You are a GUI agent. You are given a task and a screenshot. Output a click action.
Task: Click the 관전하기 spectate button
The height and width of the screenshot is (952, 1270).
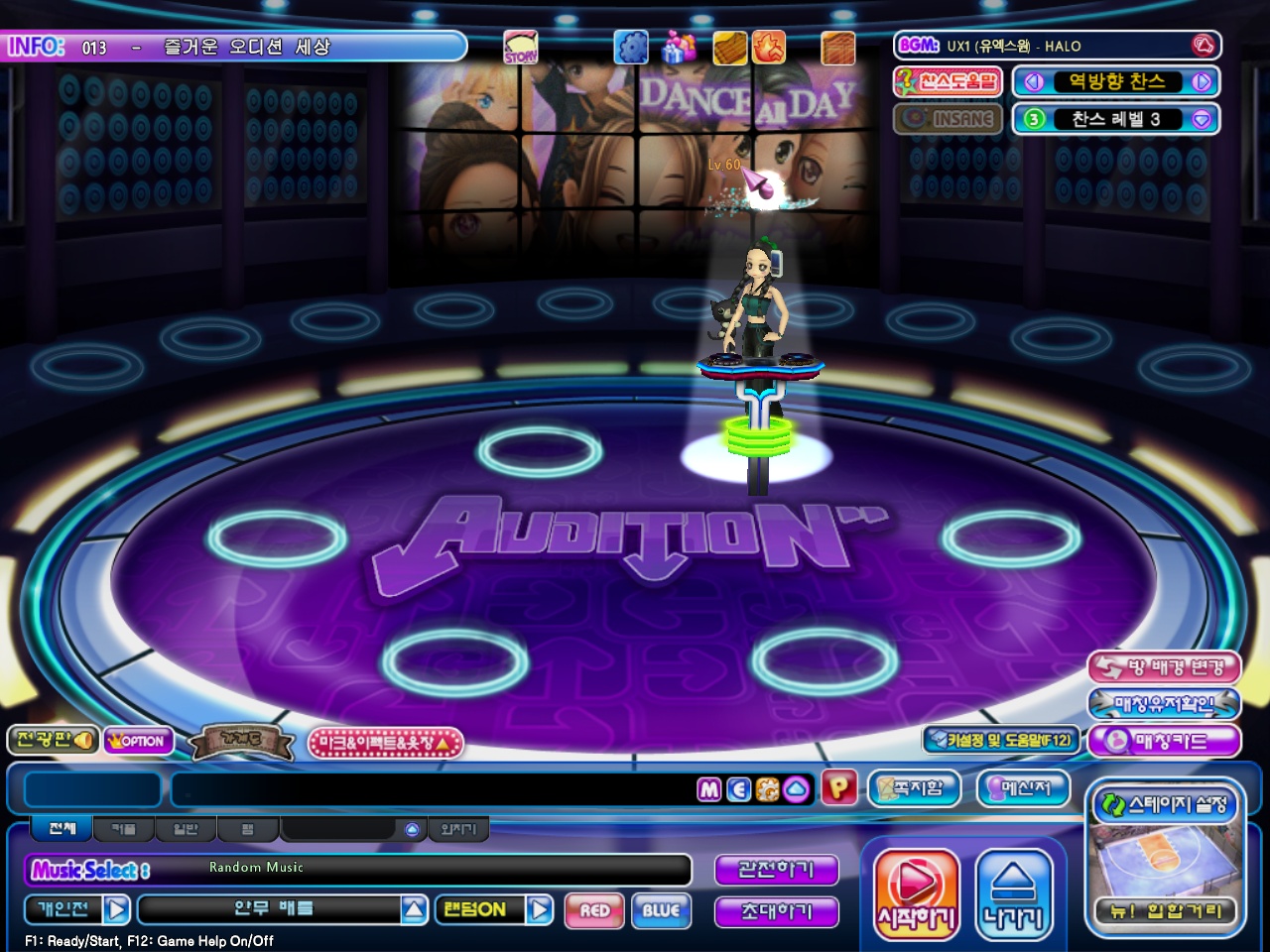tap(776, 870)
